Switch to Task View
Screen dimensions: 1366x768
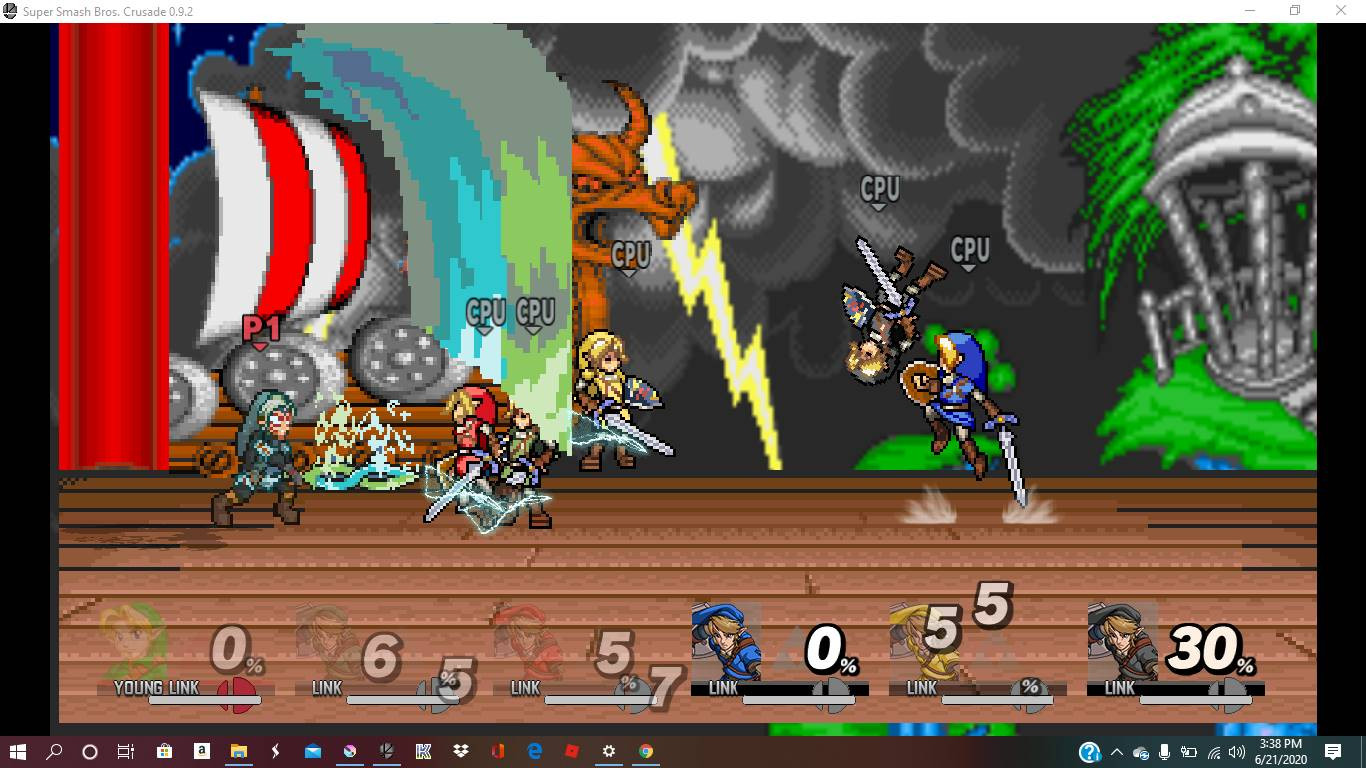coord(126,752)
